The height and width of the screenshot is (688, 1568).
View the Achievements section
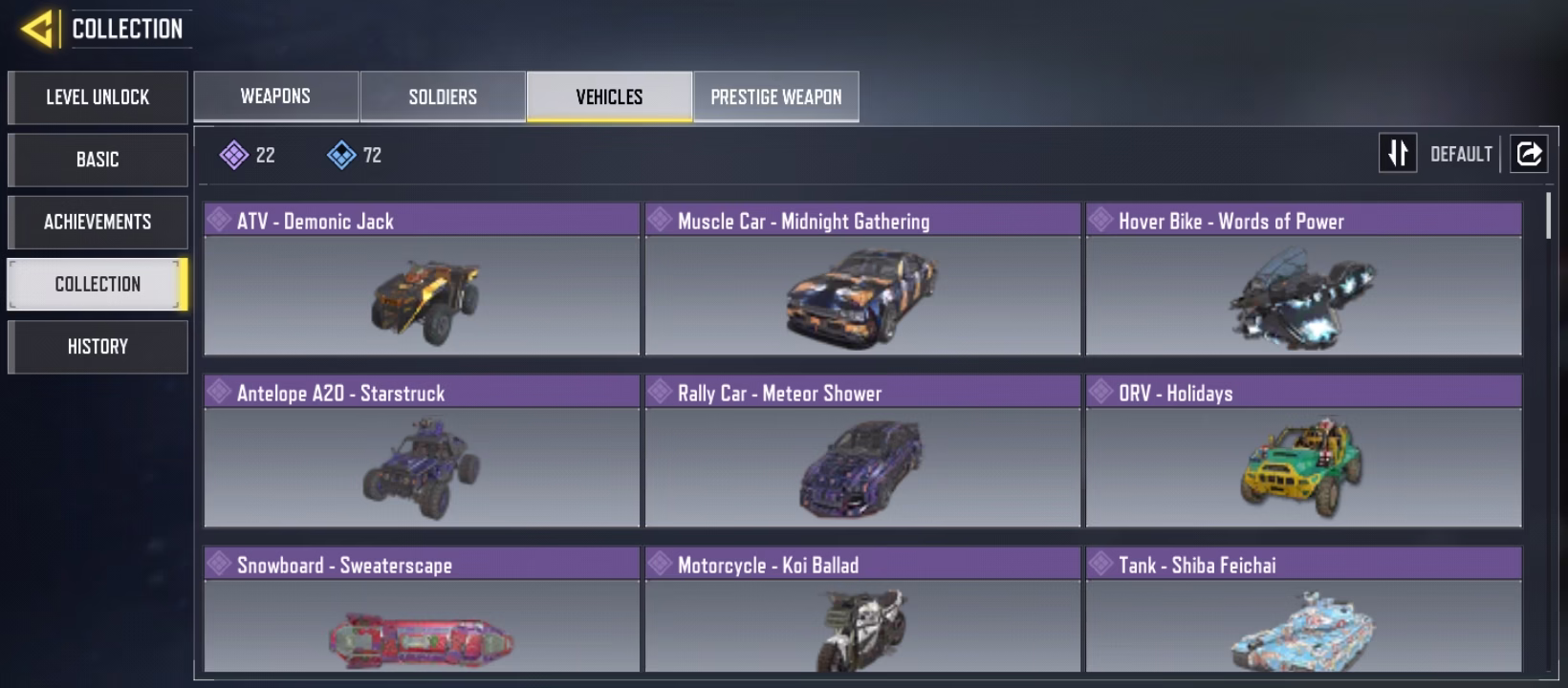click(x=98, y=222)
